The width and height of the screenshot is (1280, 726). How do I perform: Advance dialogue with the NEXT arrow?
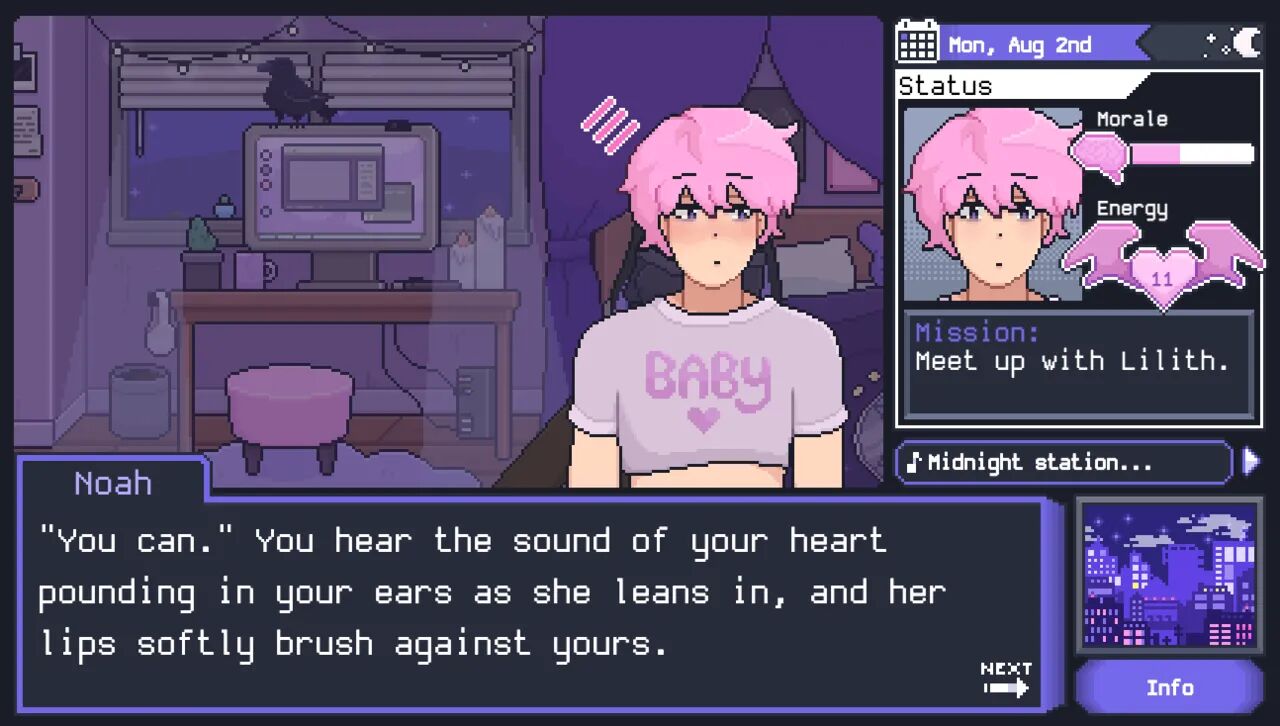(x=1006, y=679)
